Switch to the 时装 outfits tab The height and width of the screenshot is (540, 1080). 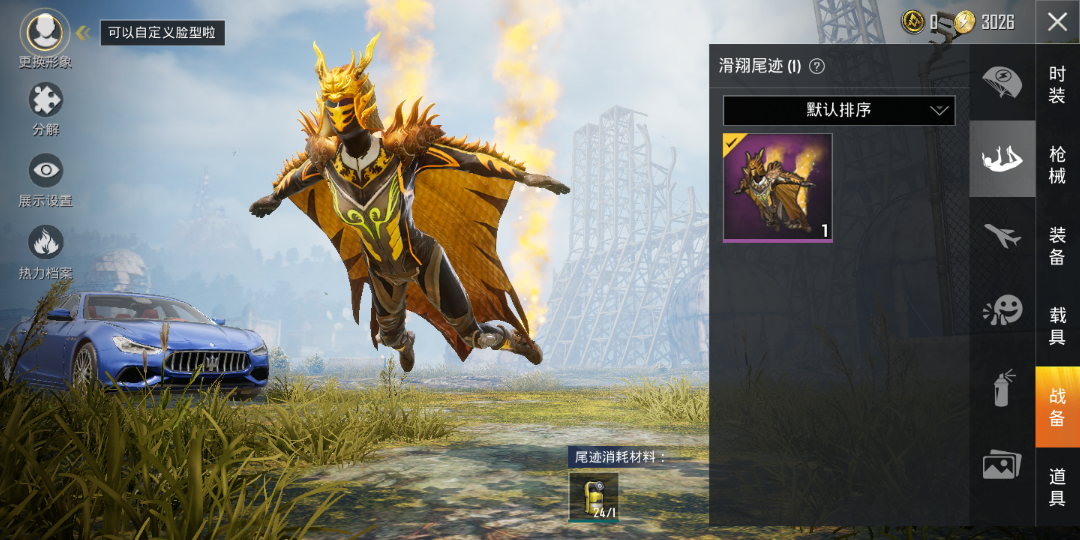pos(1057,84)
